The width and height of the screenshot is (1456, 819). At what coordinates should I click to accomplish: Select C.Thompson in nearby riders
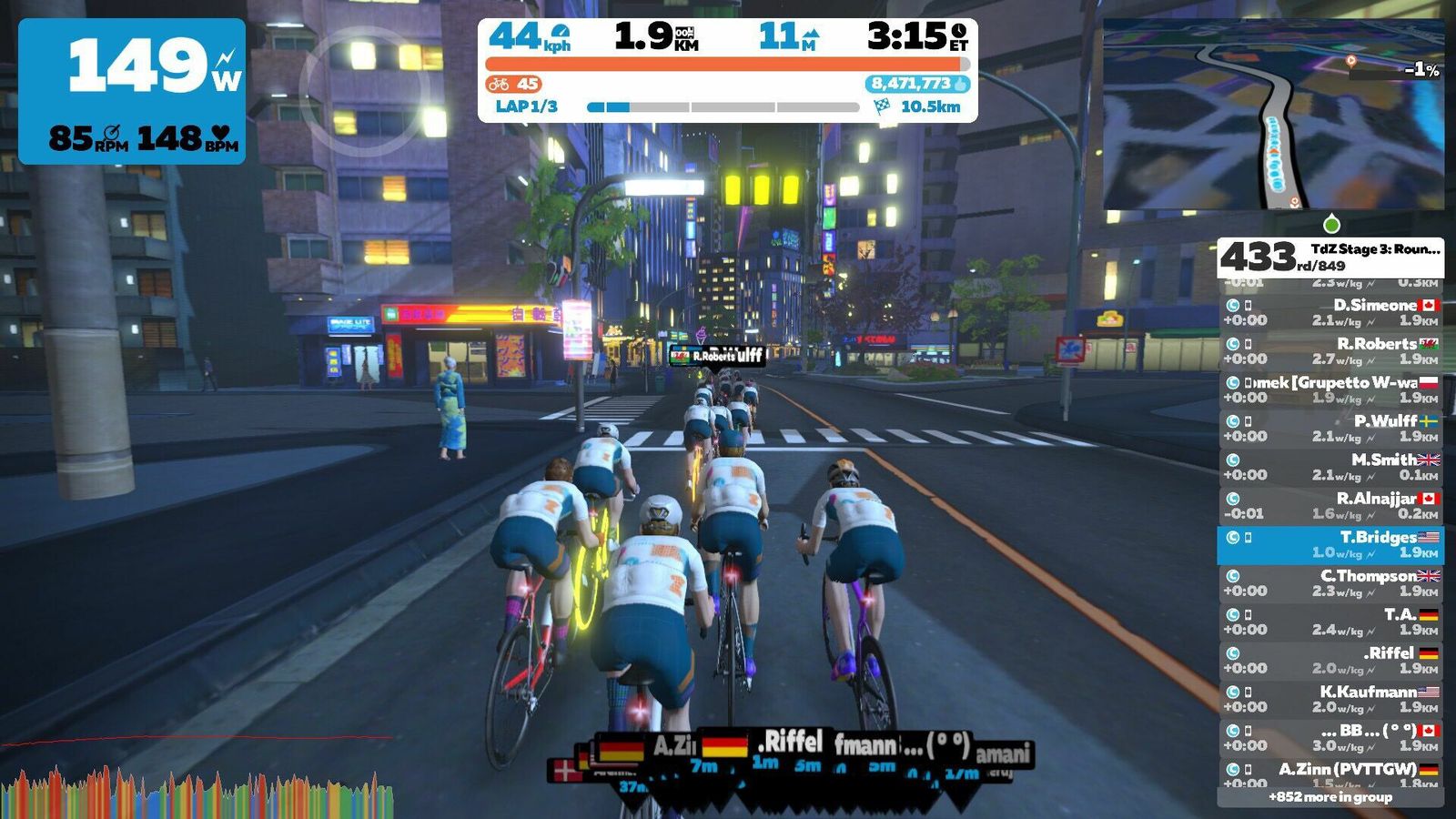[x=1330, y=583]
